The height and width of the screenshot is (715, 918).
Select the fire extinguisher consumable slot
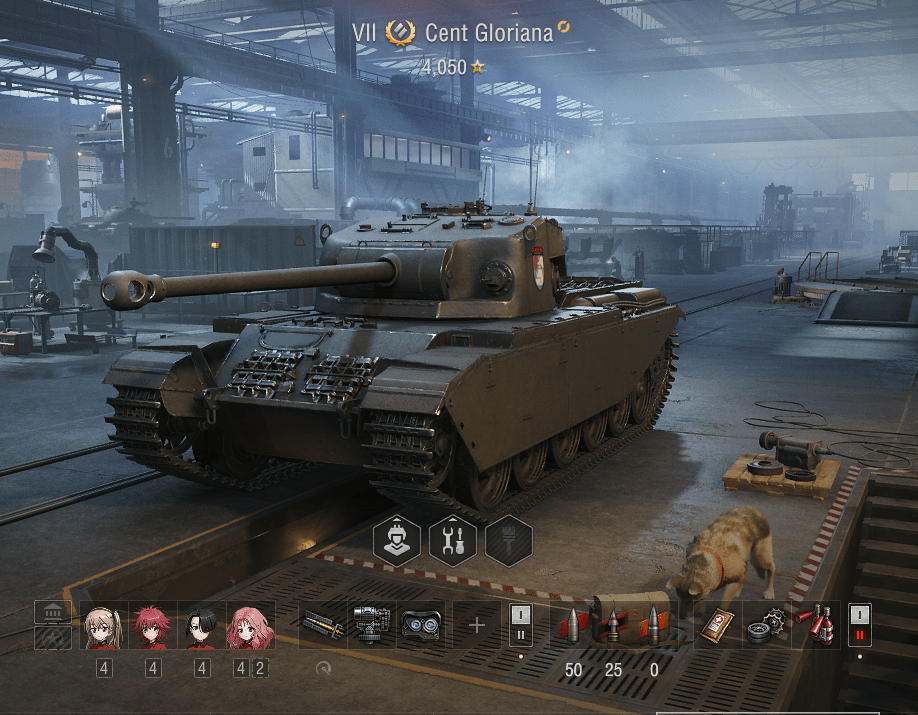[817, 625]
